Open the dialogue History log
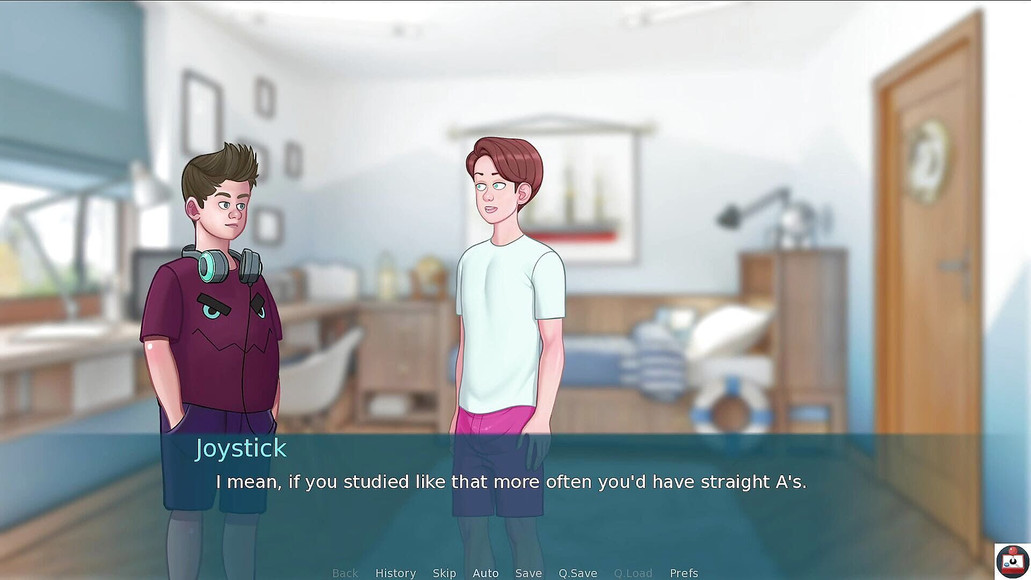This screenshot has width=1031, height=580. pos(395,573)
